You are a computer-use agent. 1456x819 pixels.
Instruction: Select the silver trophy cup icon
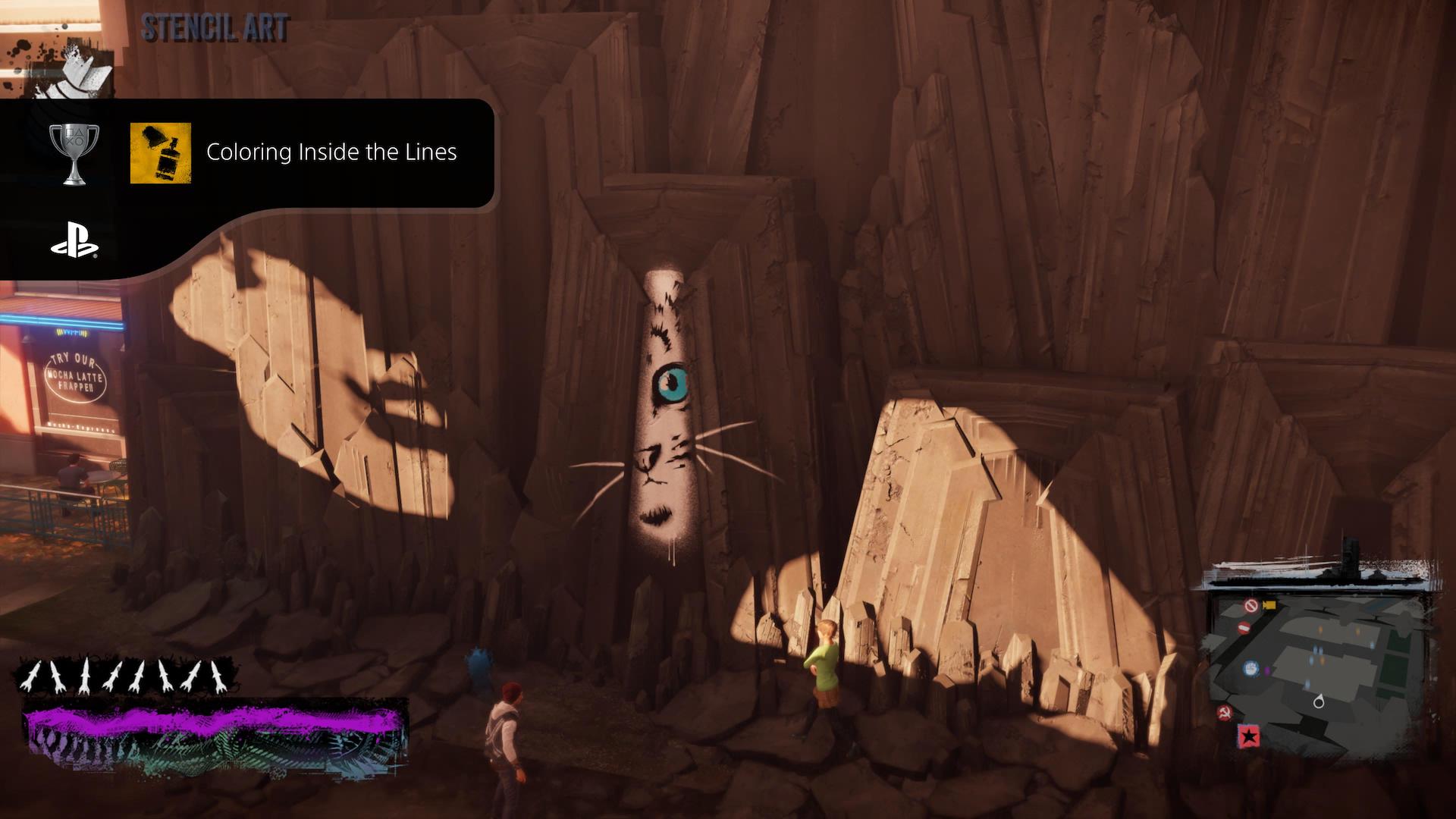(x=74, y=154)
